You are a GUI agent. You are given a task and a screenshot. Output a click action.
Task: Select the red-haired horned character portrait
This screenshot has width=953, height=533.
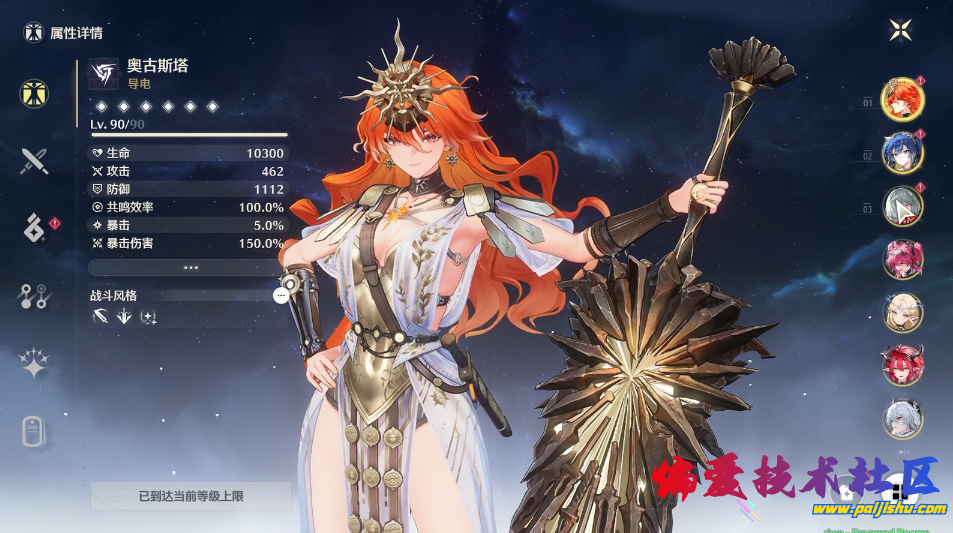pyautogui.click(x=902, y=366)
